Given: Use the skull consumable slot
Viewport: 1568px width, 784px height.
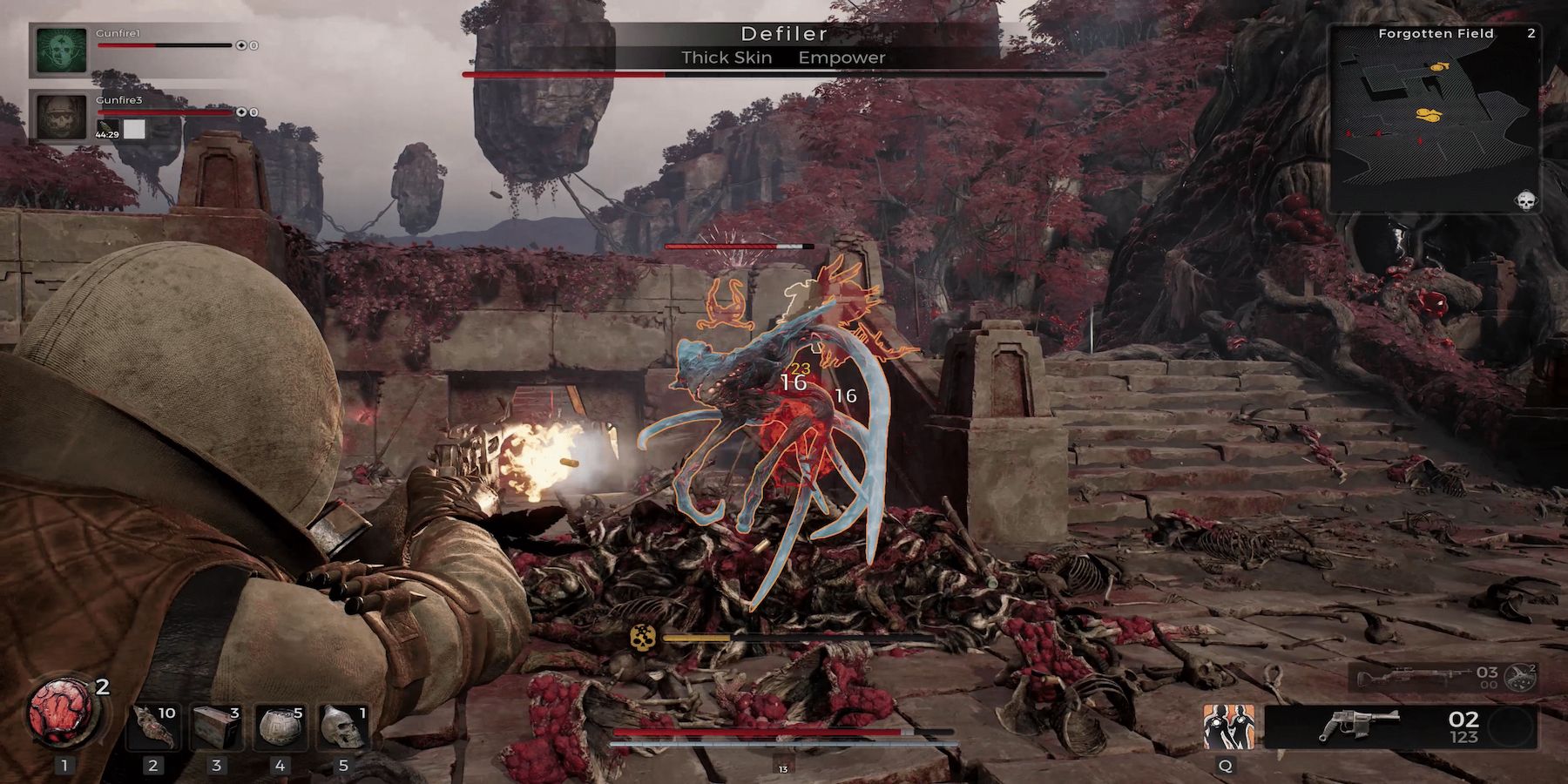Looking at the screenshot, I should (343, 727).
